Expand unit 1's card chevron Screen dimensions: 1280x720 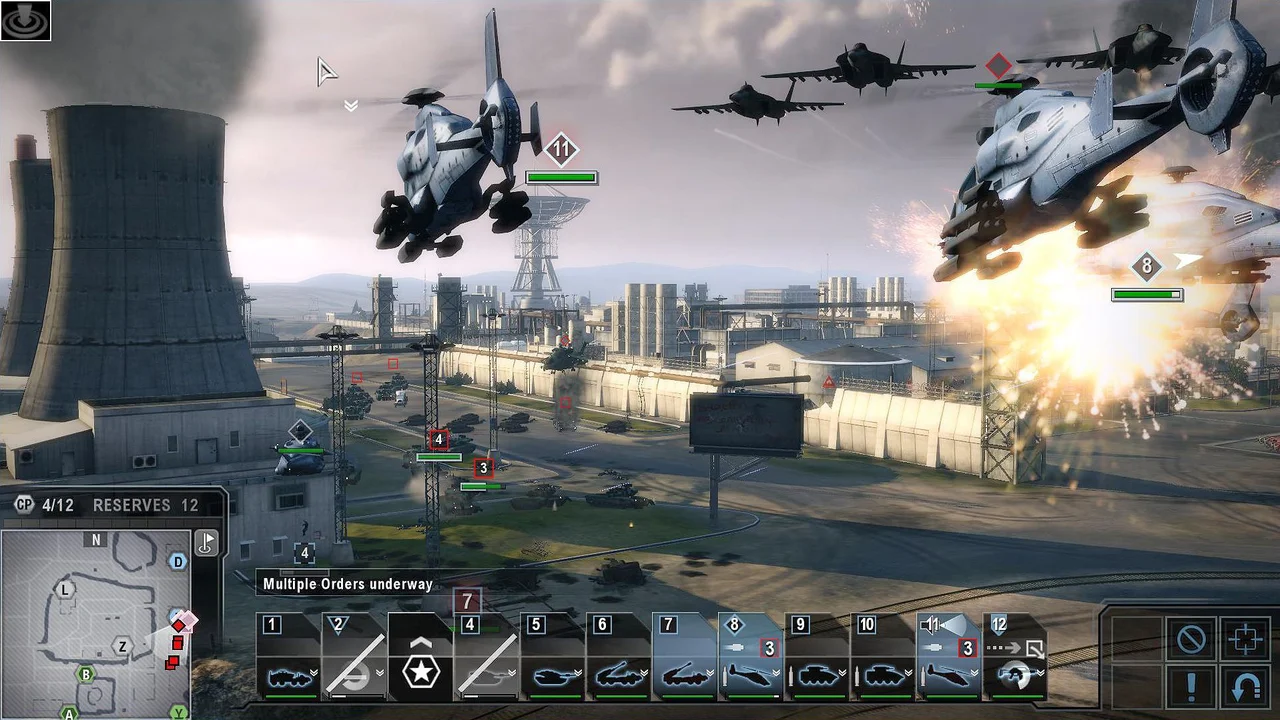(x=313, y=672)
